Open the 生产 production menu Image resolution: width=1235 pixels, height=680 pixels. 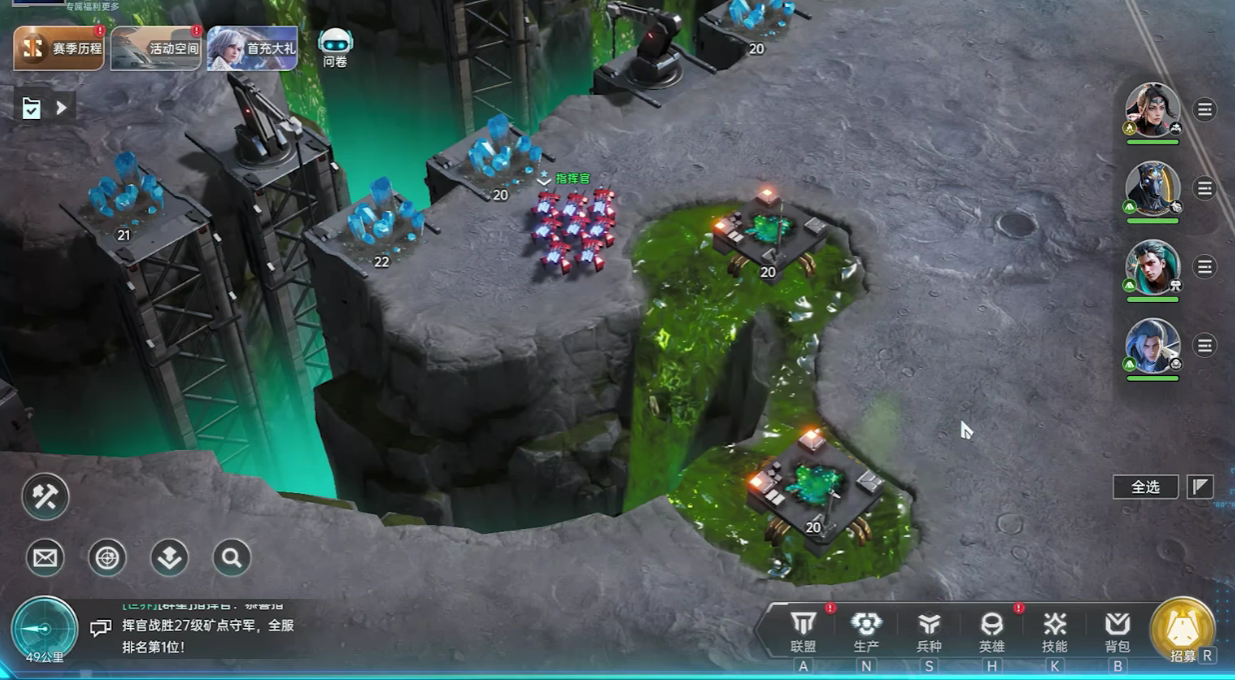click(x=866, y=632)
